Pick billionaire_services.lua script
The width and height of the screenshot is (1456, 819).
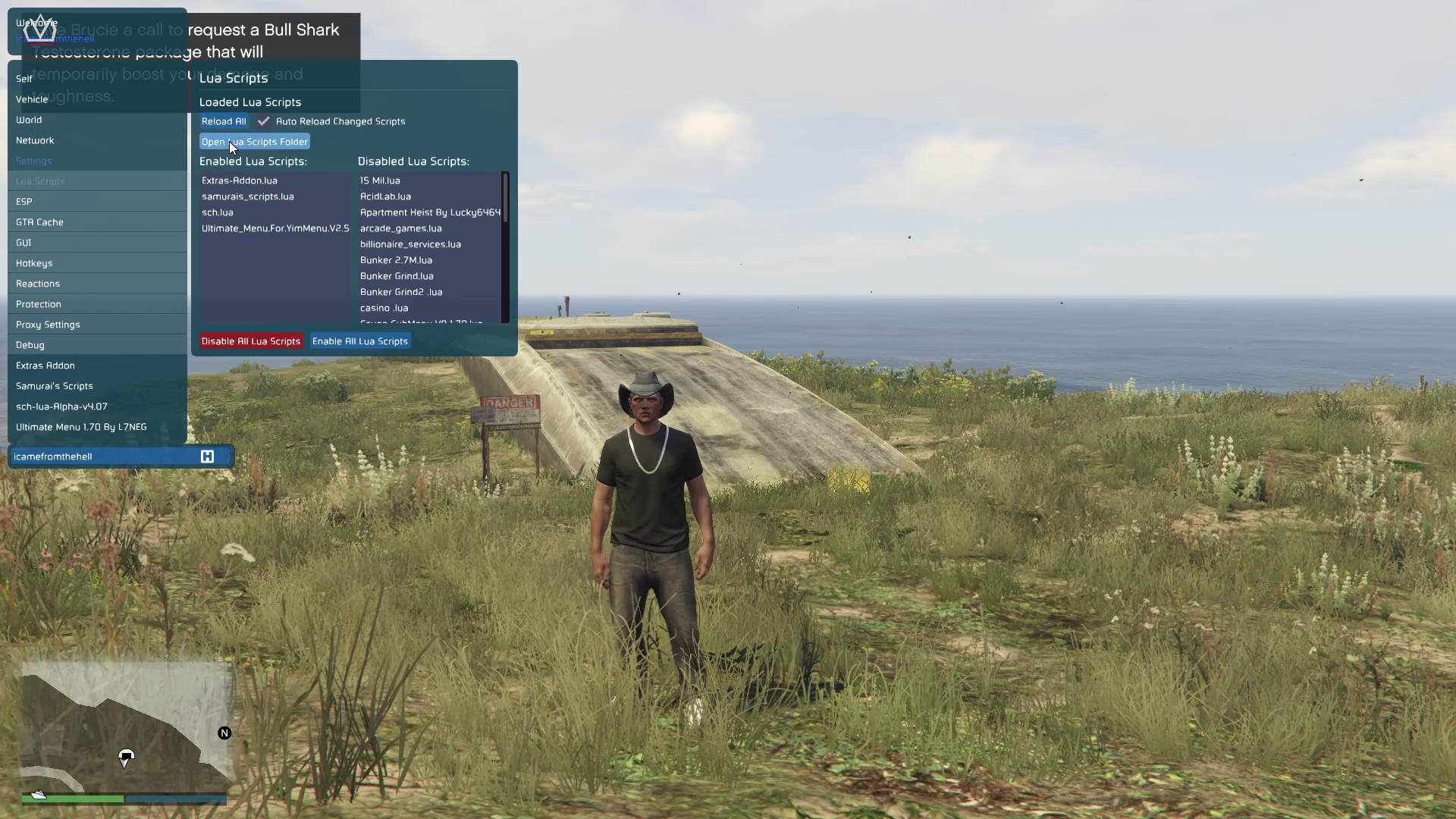pos(410,244)
